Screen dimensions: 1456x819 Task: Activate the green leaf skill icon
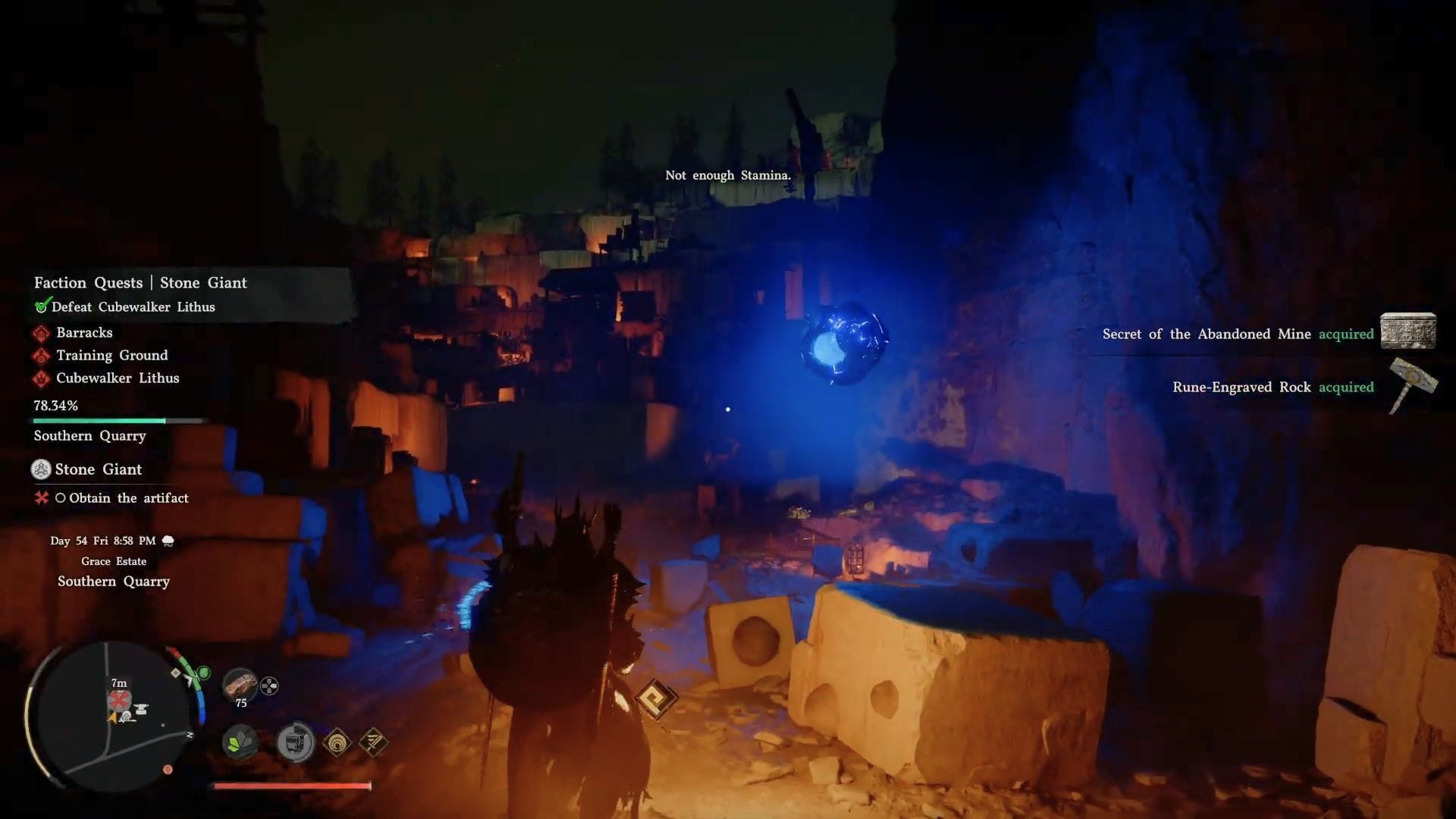coord(240,742)
